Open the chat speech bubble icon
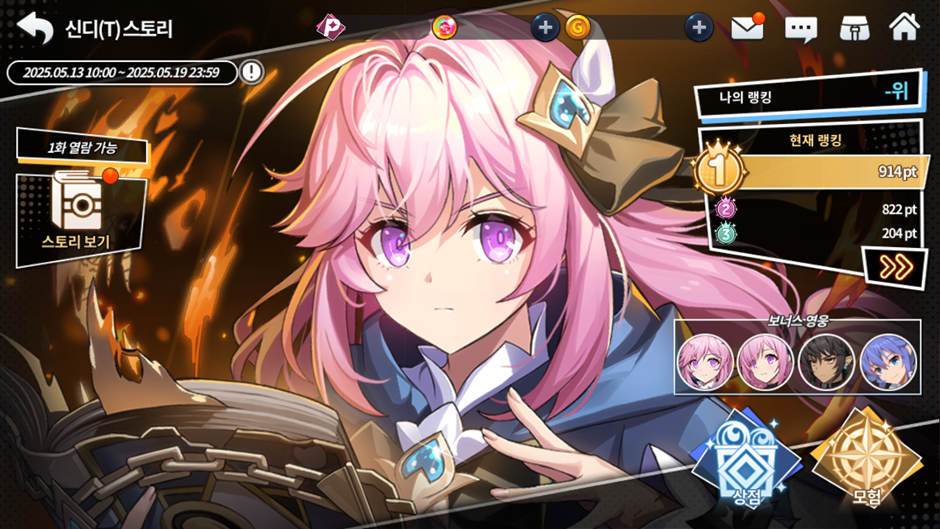The width and height of the screenshot is (940, 529). (801, 27)
